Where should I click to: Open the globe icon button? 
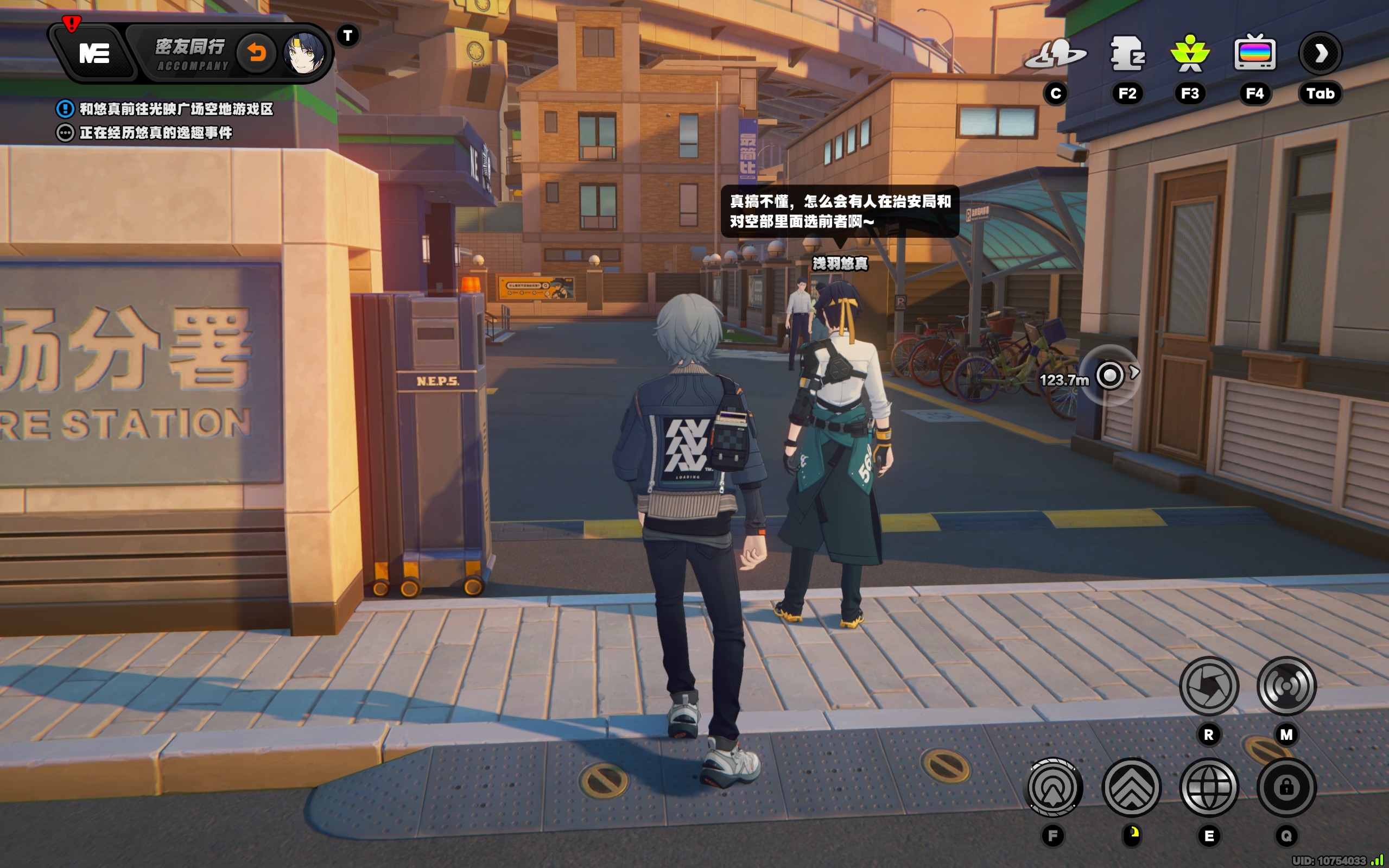click(1209, 787)
